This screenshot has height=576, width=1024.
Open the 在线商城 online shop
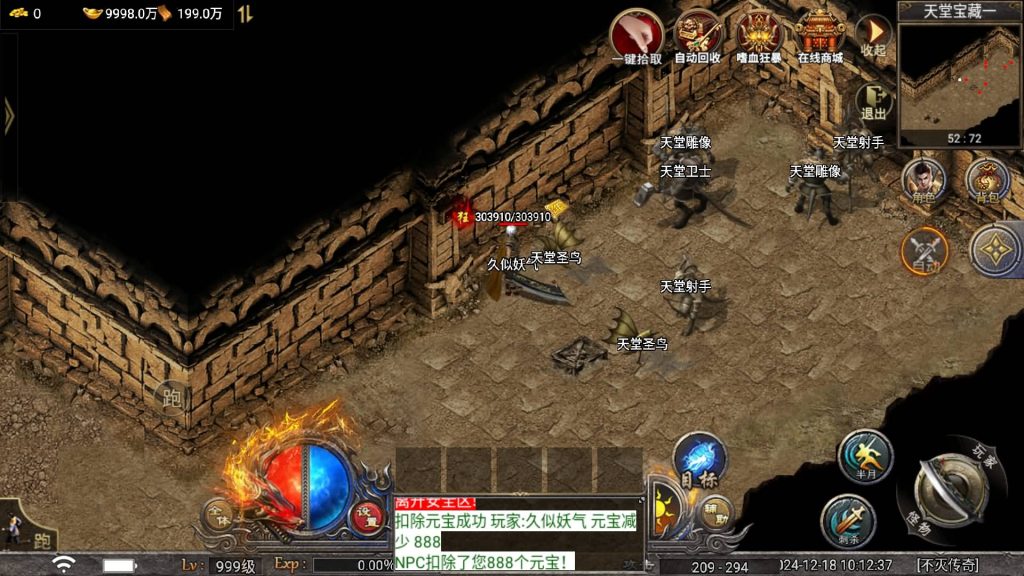[820, 36]
